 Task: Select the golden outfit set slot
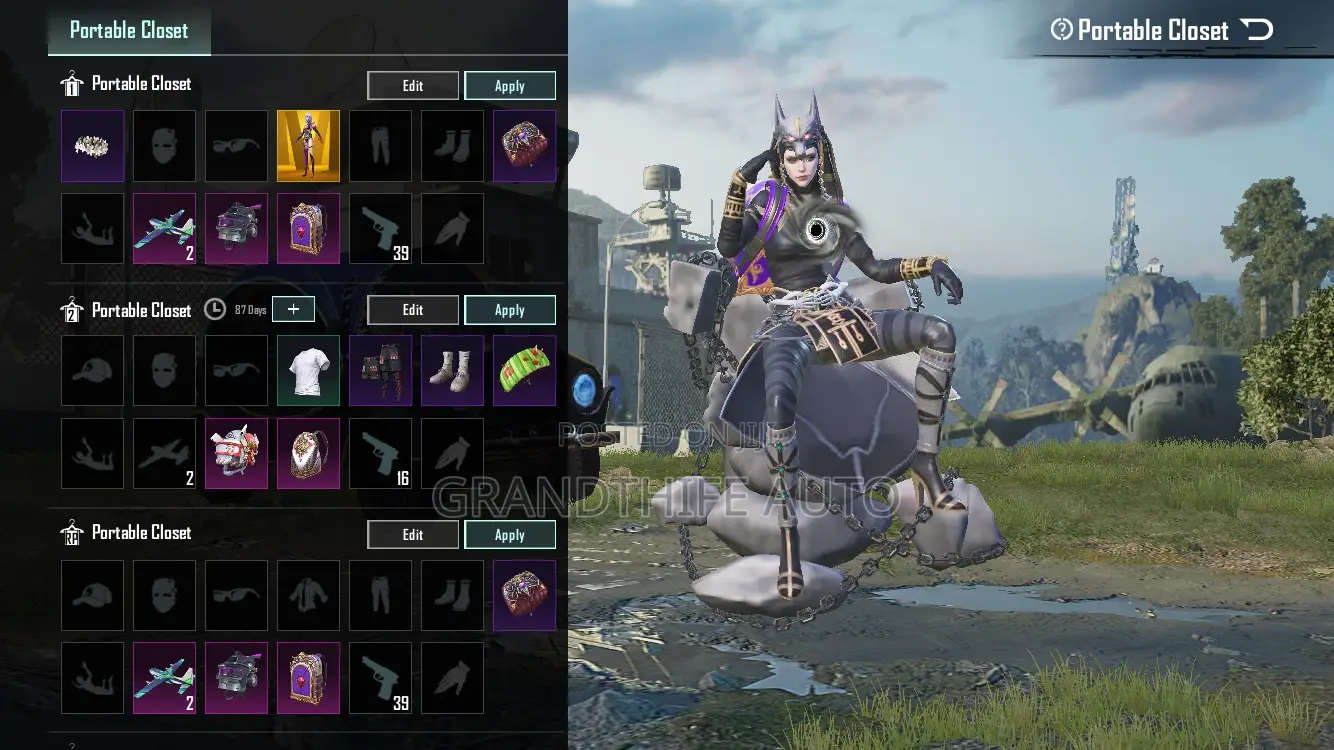[308, 146]
